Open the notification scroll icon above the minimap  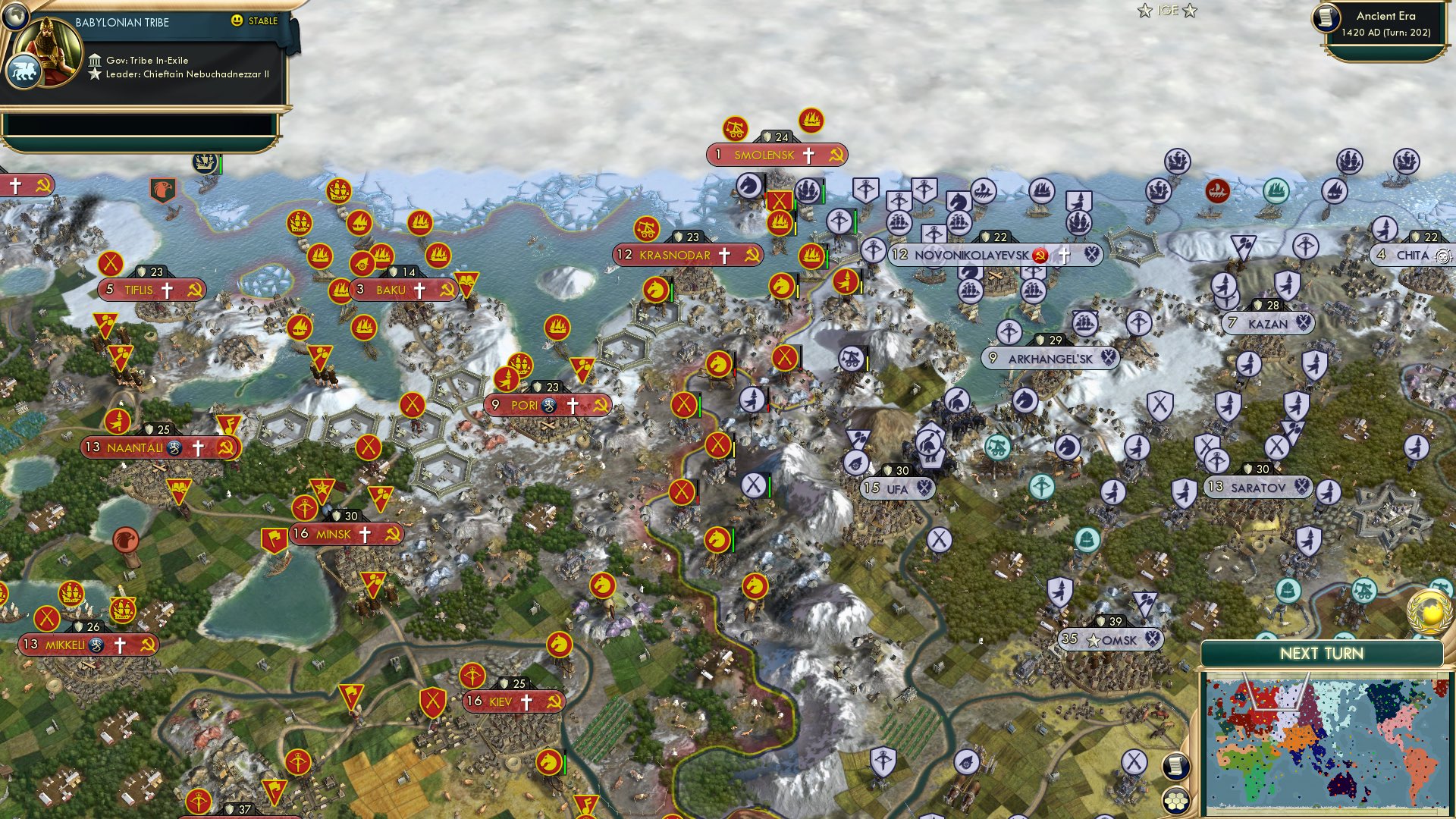(x=1175, y=767)
